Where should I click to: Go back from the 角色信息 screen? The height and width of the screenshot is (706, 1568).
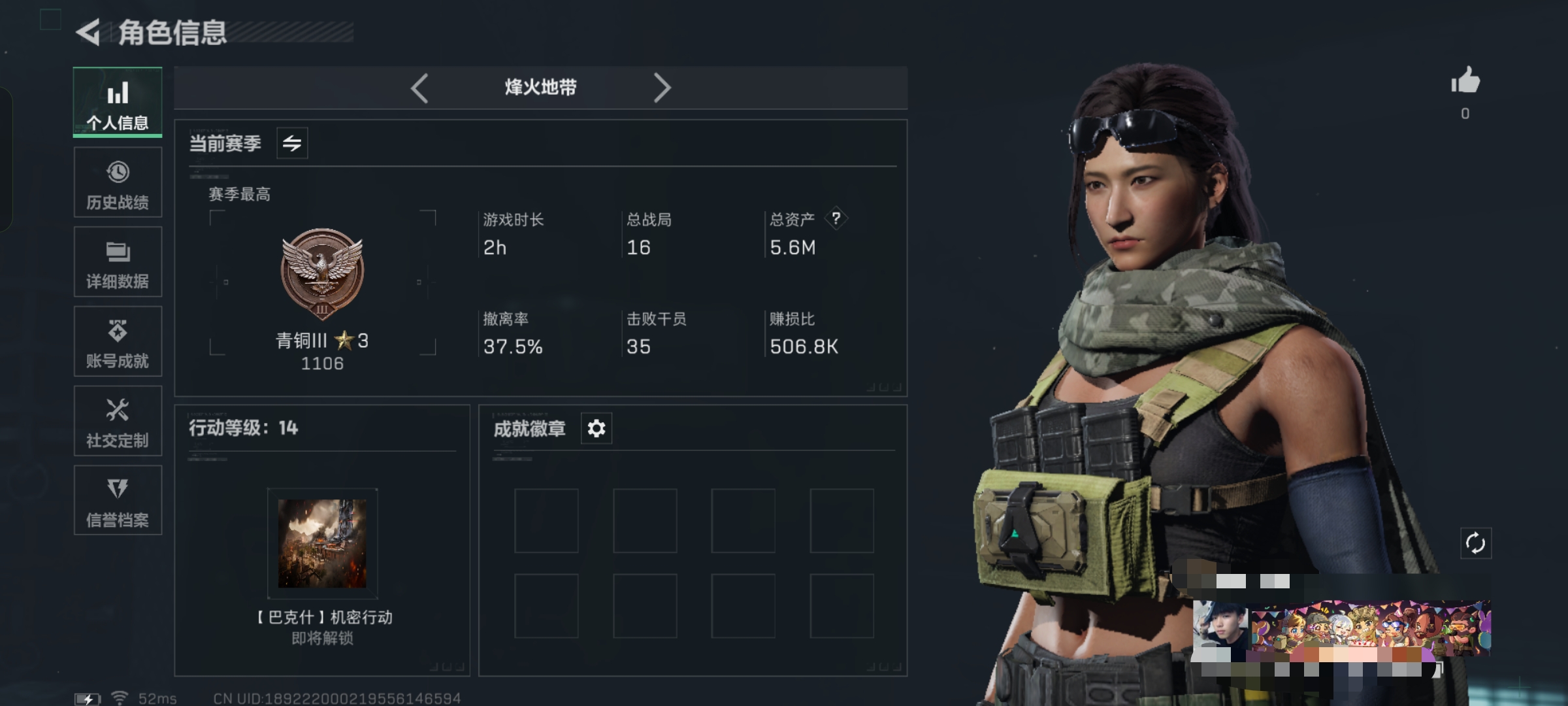pos(89,33)
